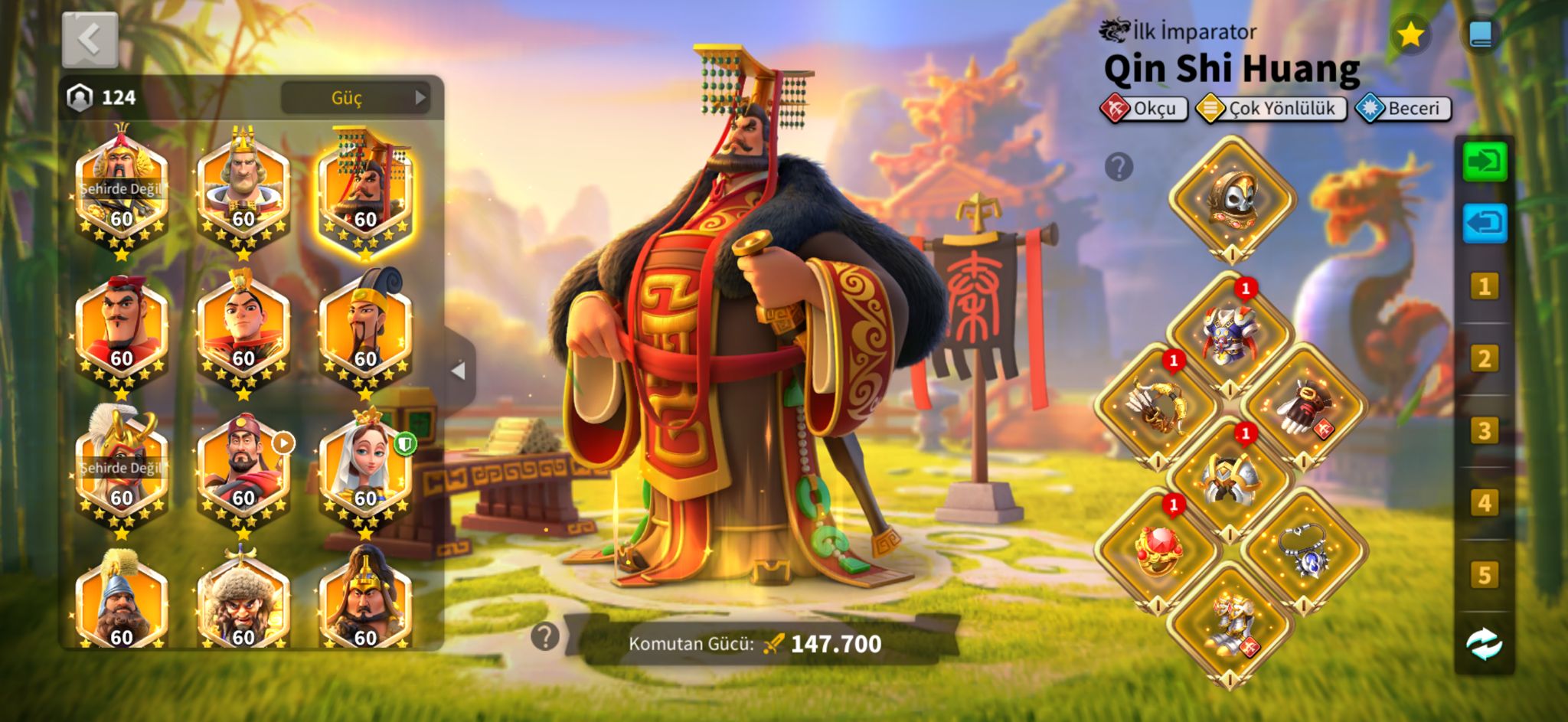Viewport: 1568px width, 722px height.
Task: Open the red ruby ring slot
Action: pos(1158,550)
